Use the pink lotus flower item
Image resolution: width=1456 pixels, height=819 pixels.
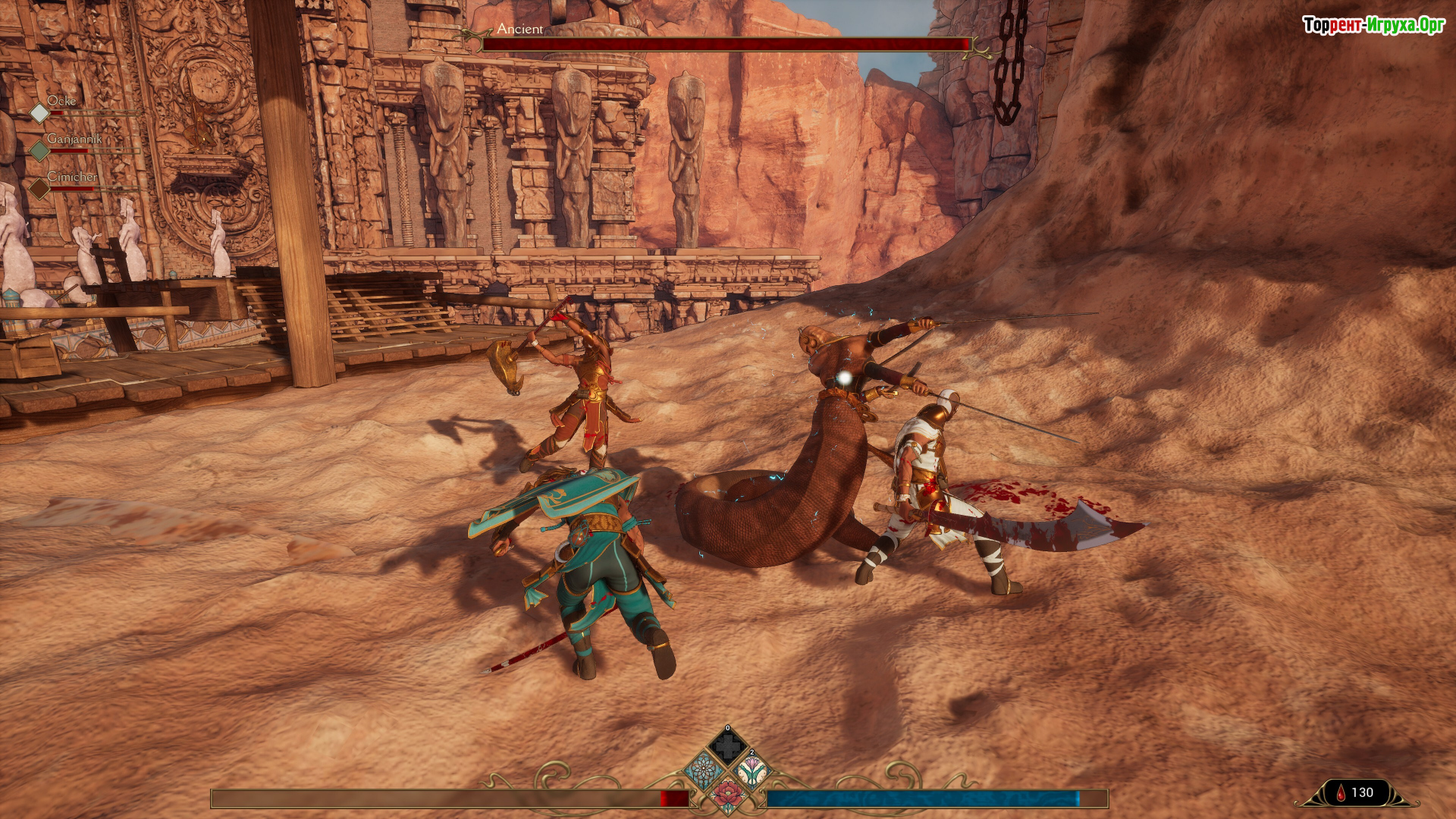(x=752, y=771)
